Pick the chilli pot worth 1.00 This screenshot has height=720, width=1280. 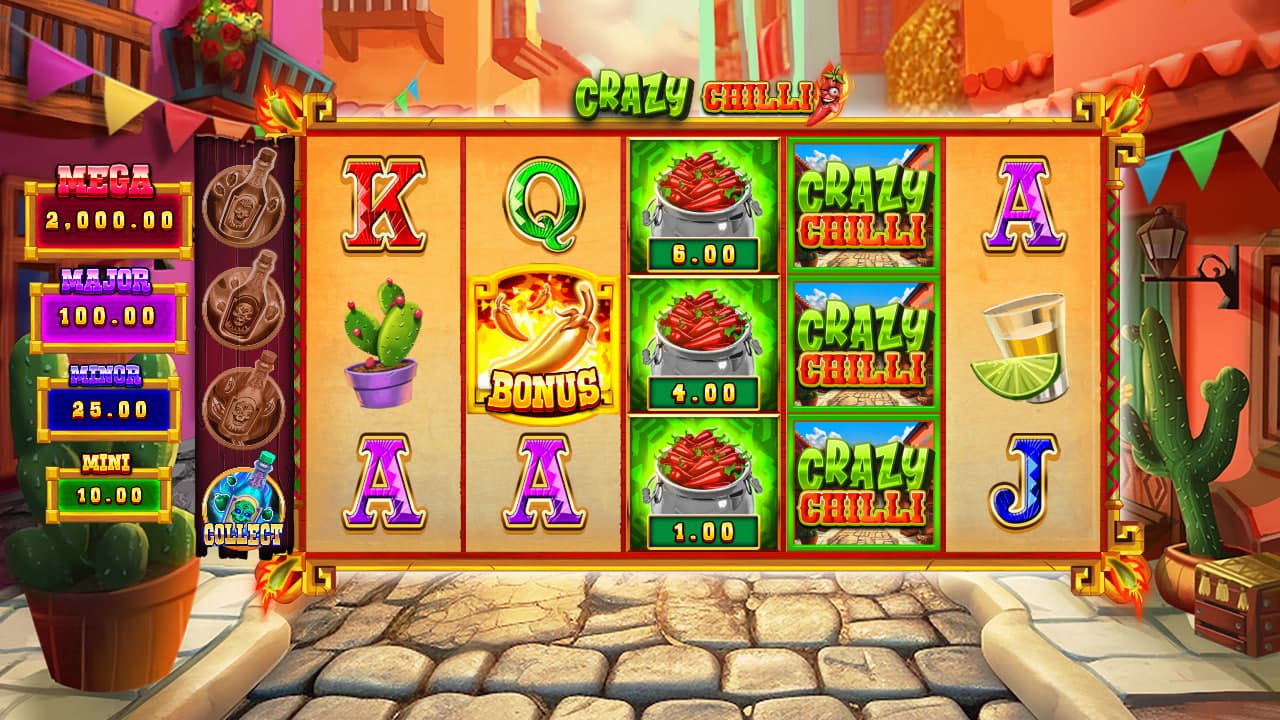704,484
